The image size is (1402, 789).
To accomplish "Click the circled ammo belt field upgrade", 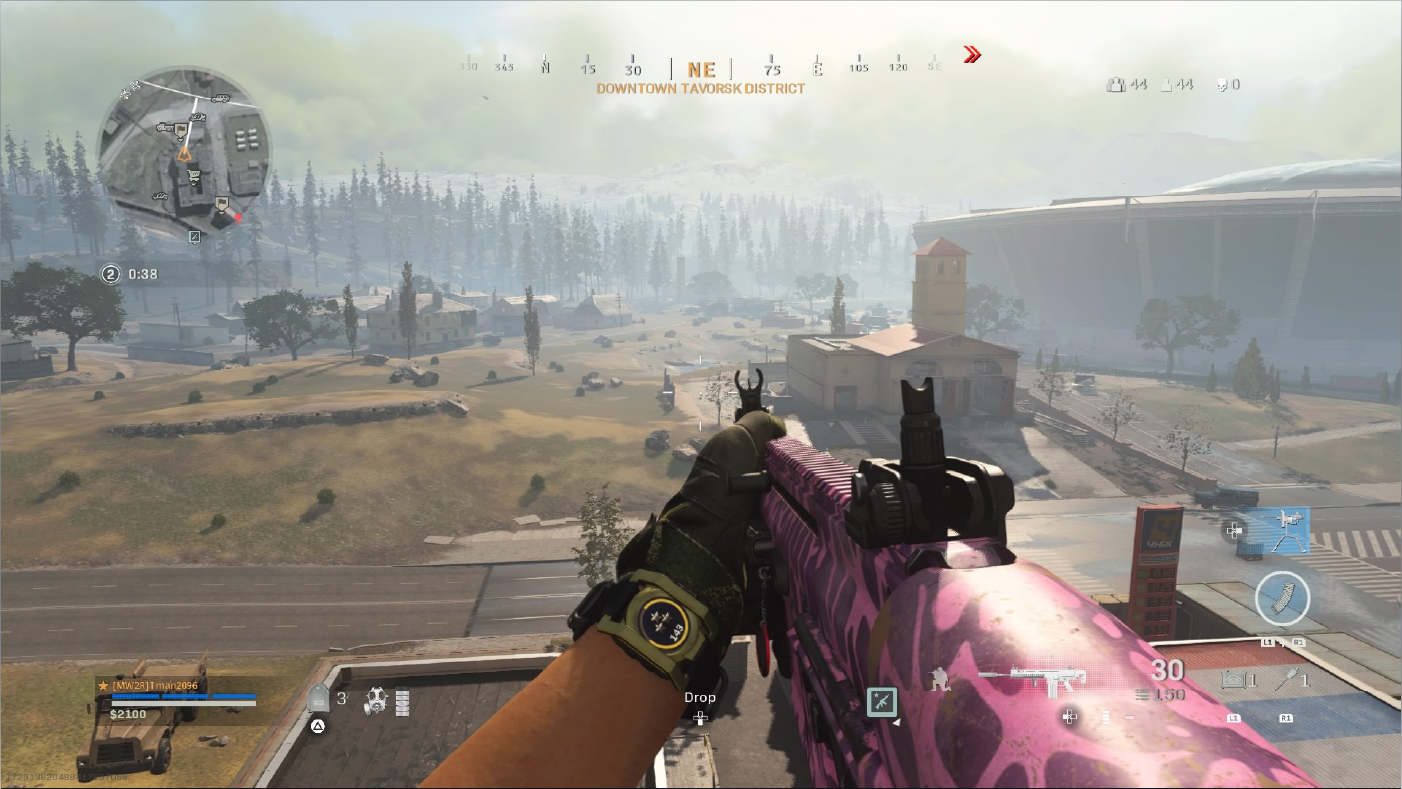I will 1281,599.
